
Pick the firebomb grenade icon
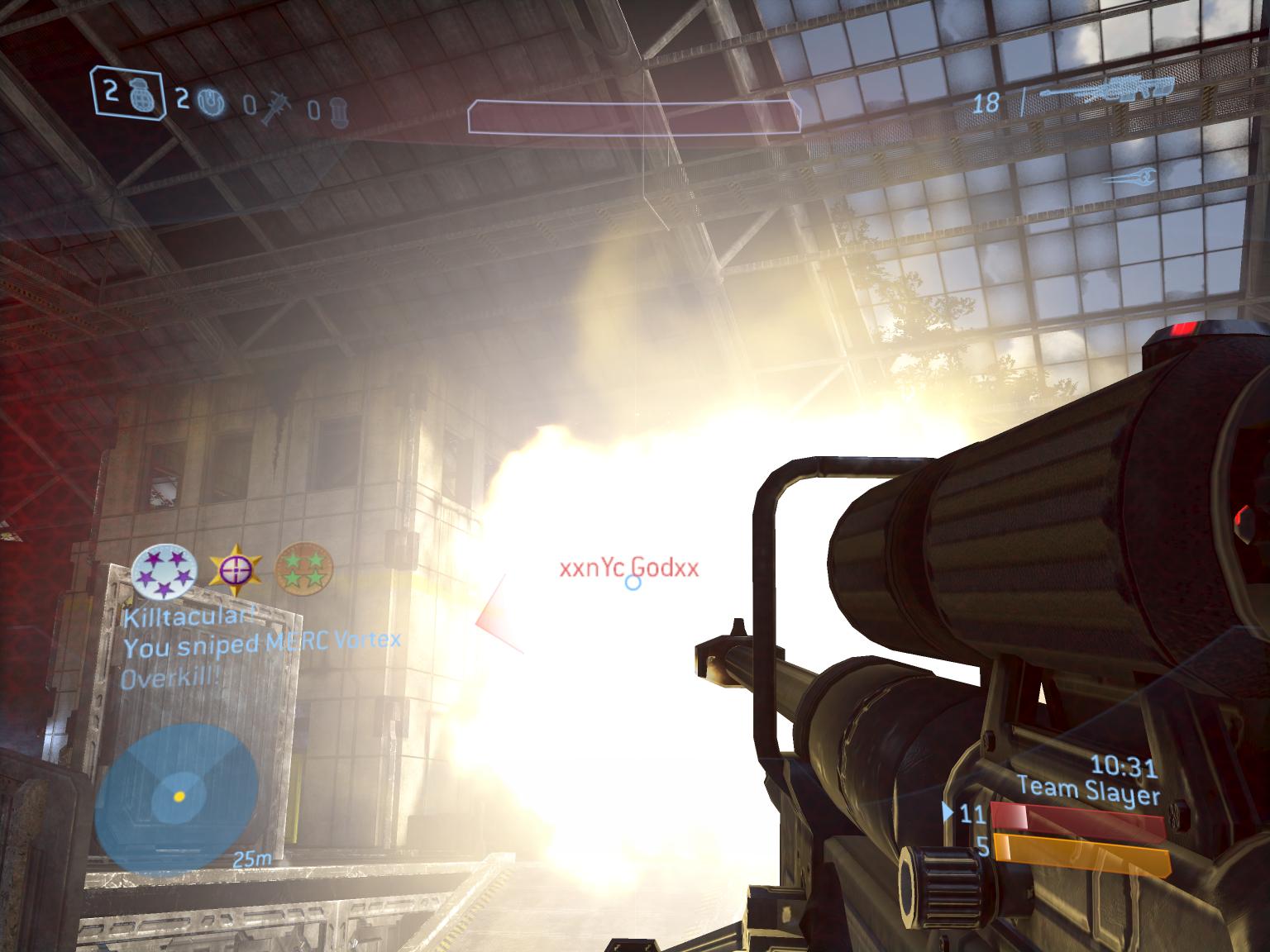click(x=339, y=111)
